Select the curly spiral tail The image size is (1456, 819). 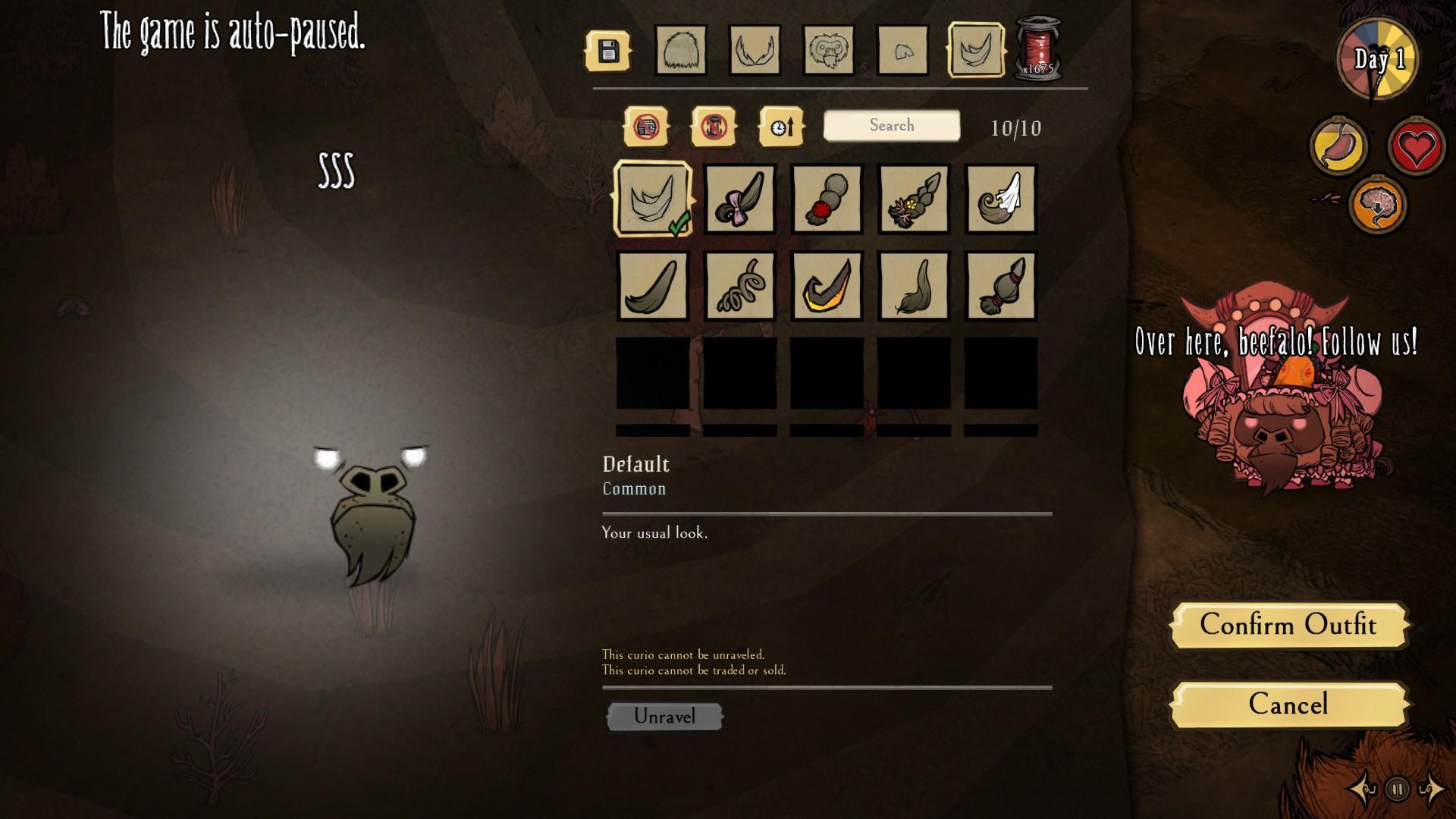point(739,286)
